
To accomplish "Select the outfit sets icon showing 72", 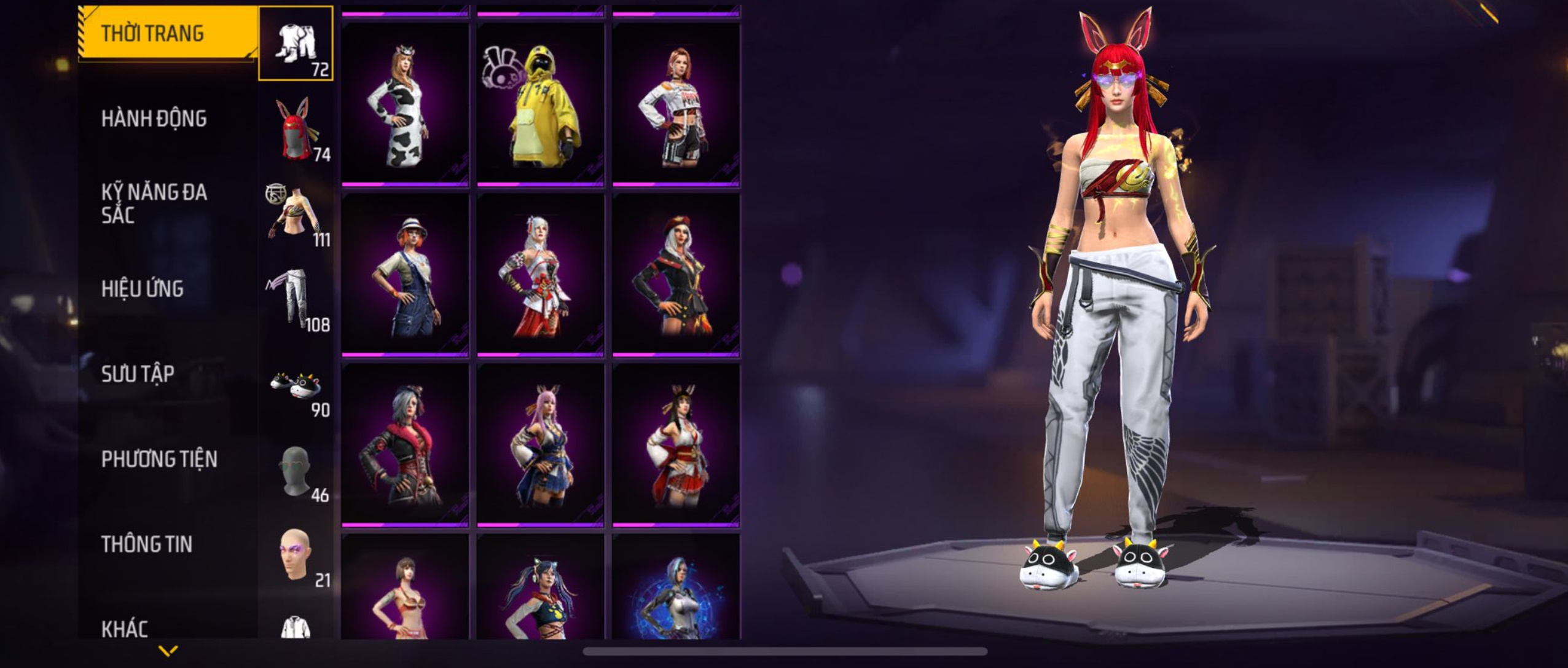I will (296, 44).
